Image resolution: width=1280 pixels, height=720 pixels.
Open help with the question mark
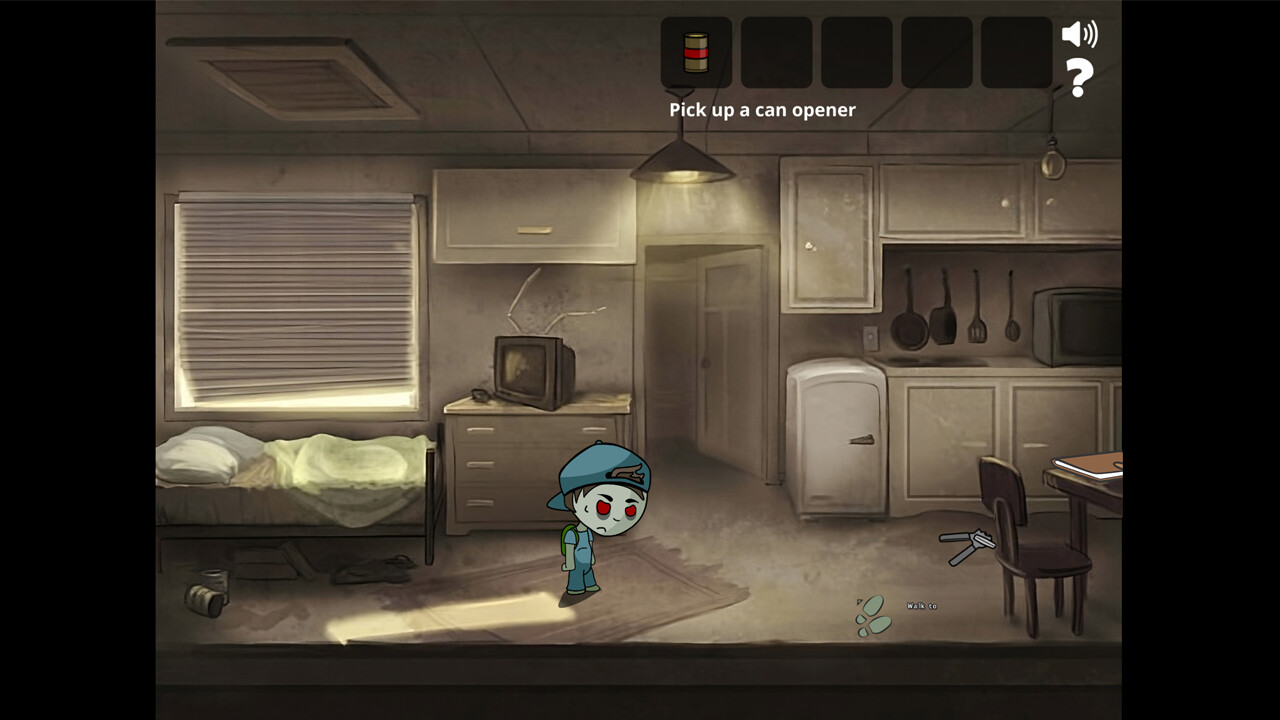(1078, 78)
